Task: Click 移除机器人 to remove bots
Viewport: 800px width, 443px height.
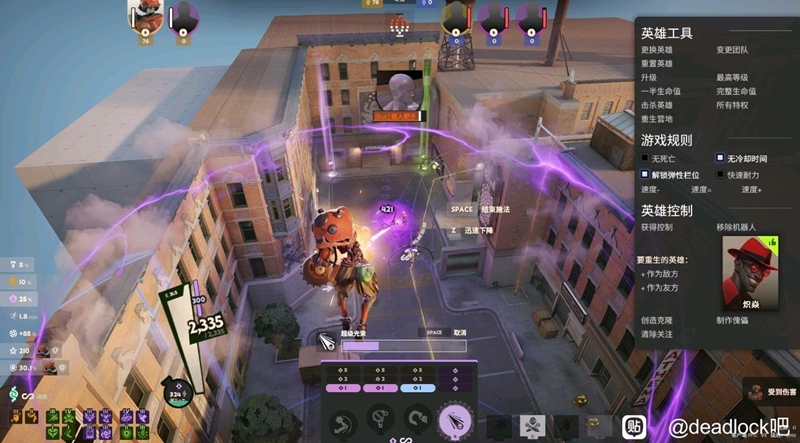Action: click(735, 228)
